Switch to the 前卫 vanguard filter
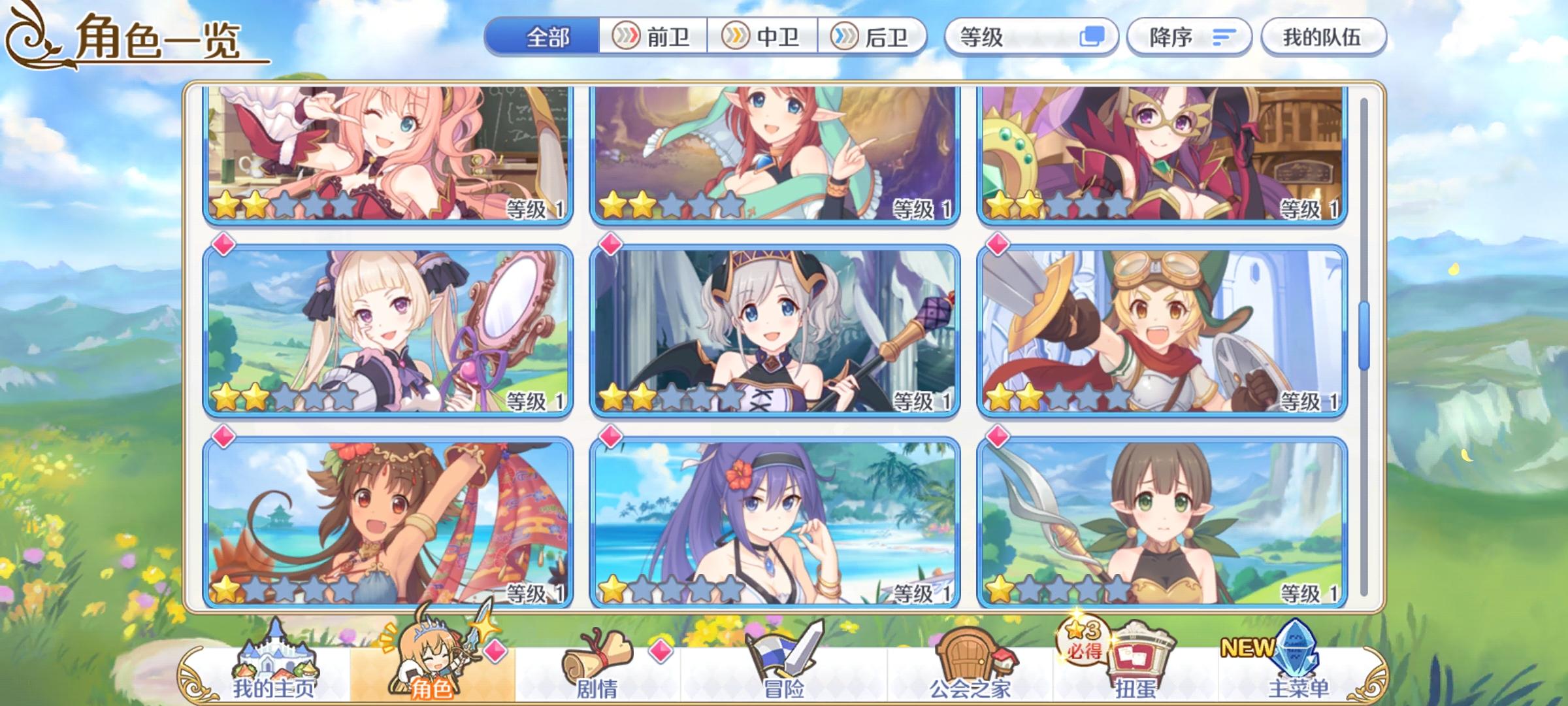 pyautogui.click(x=653, y=37)
